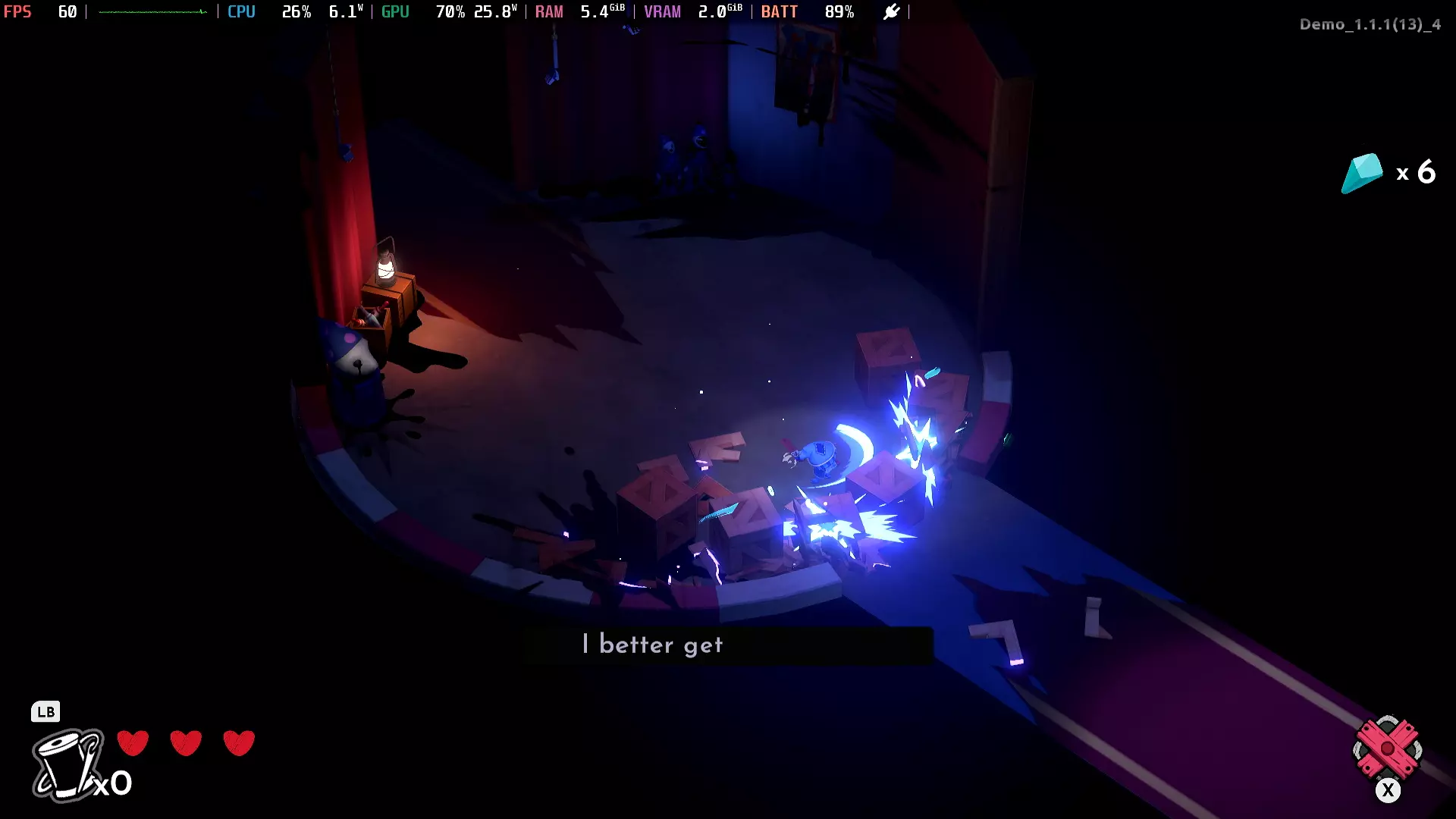The width and height of the screenshot is (1456, 819).
Task: Click the green frametime graph
Action: pos(152,11)
